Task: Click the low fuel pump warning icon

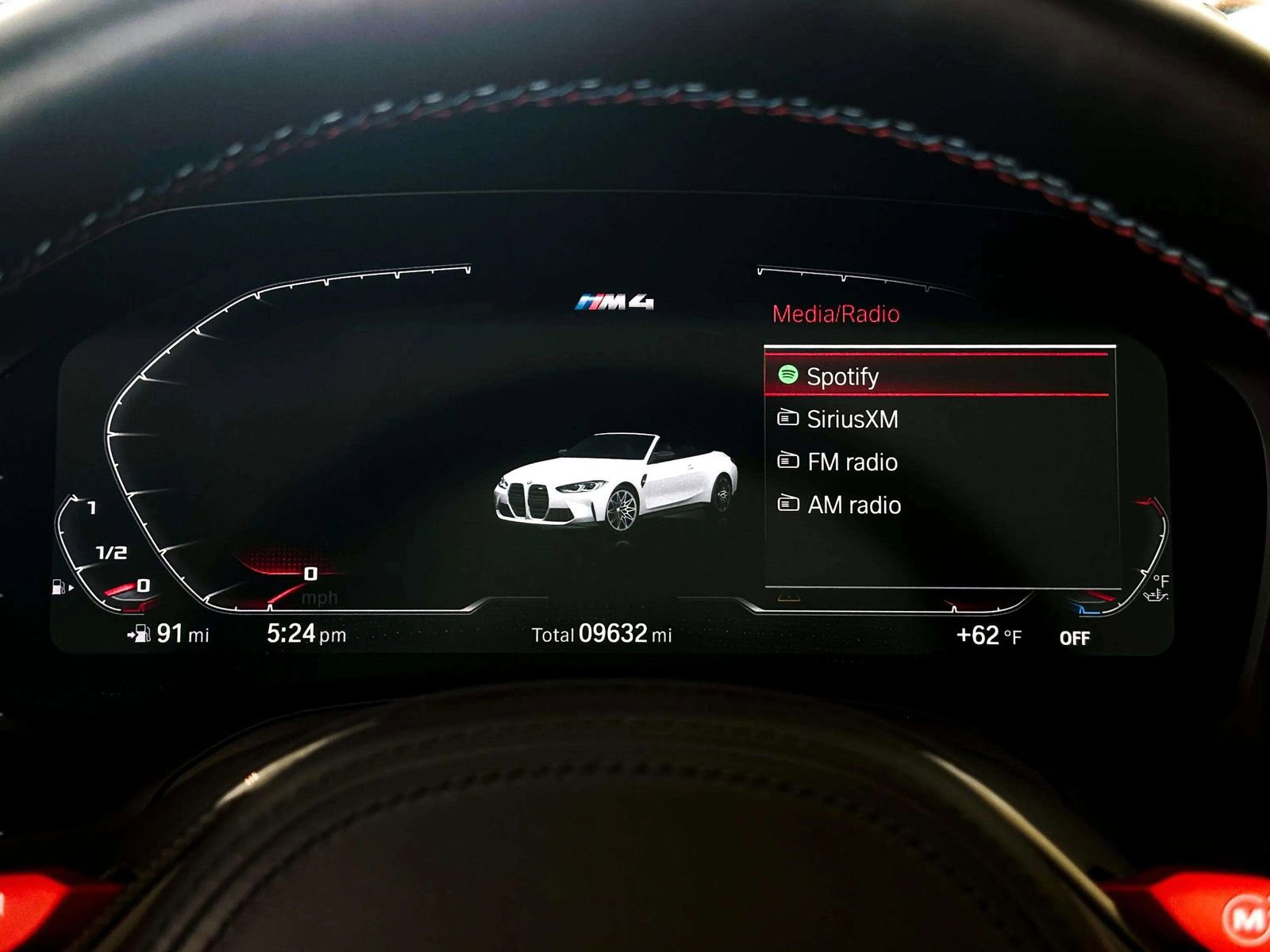Action: pos(60,585)
